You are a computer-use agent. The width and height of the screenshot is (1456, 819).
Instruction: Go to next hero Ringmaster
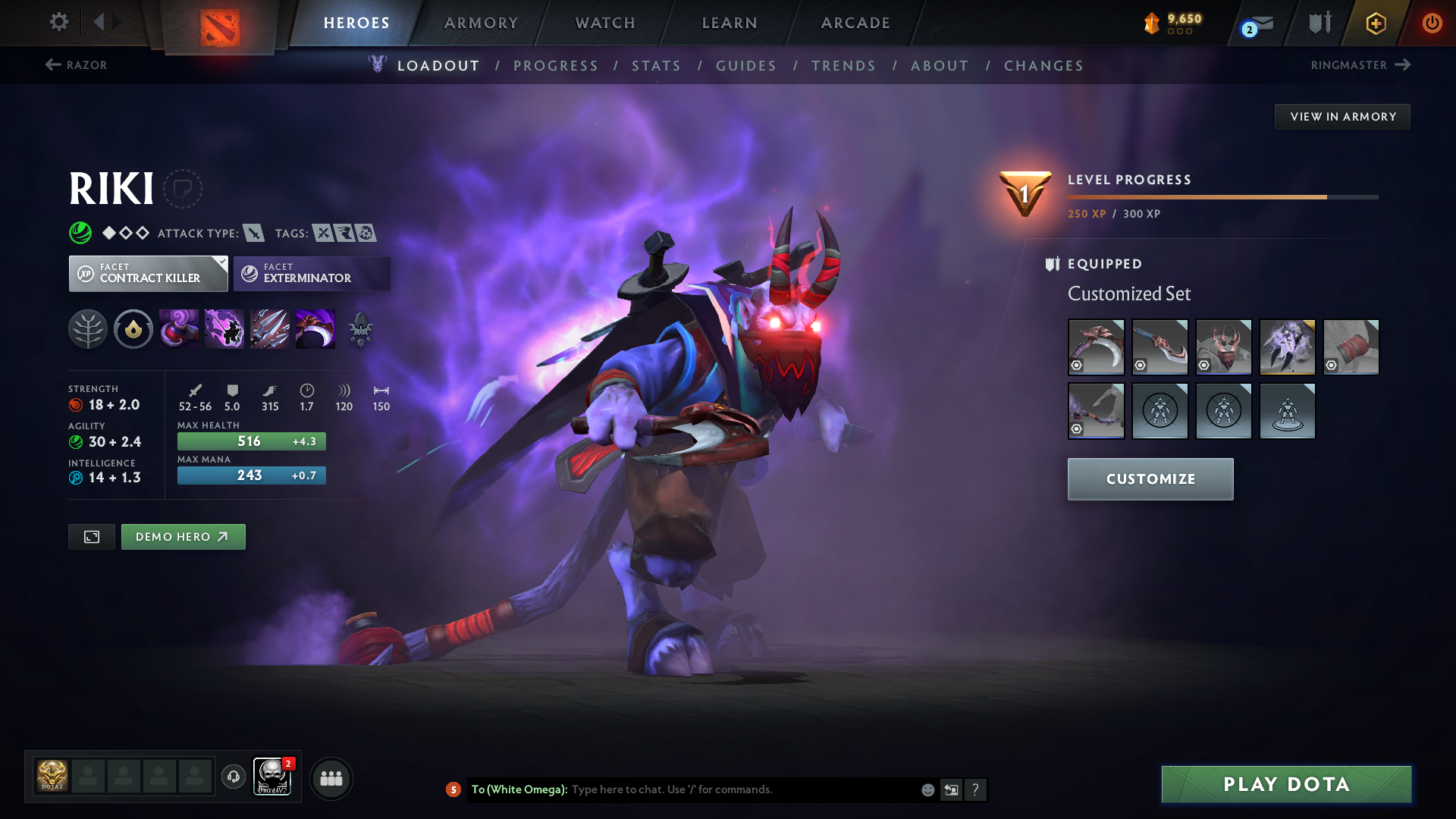(x=1360, y=65)
